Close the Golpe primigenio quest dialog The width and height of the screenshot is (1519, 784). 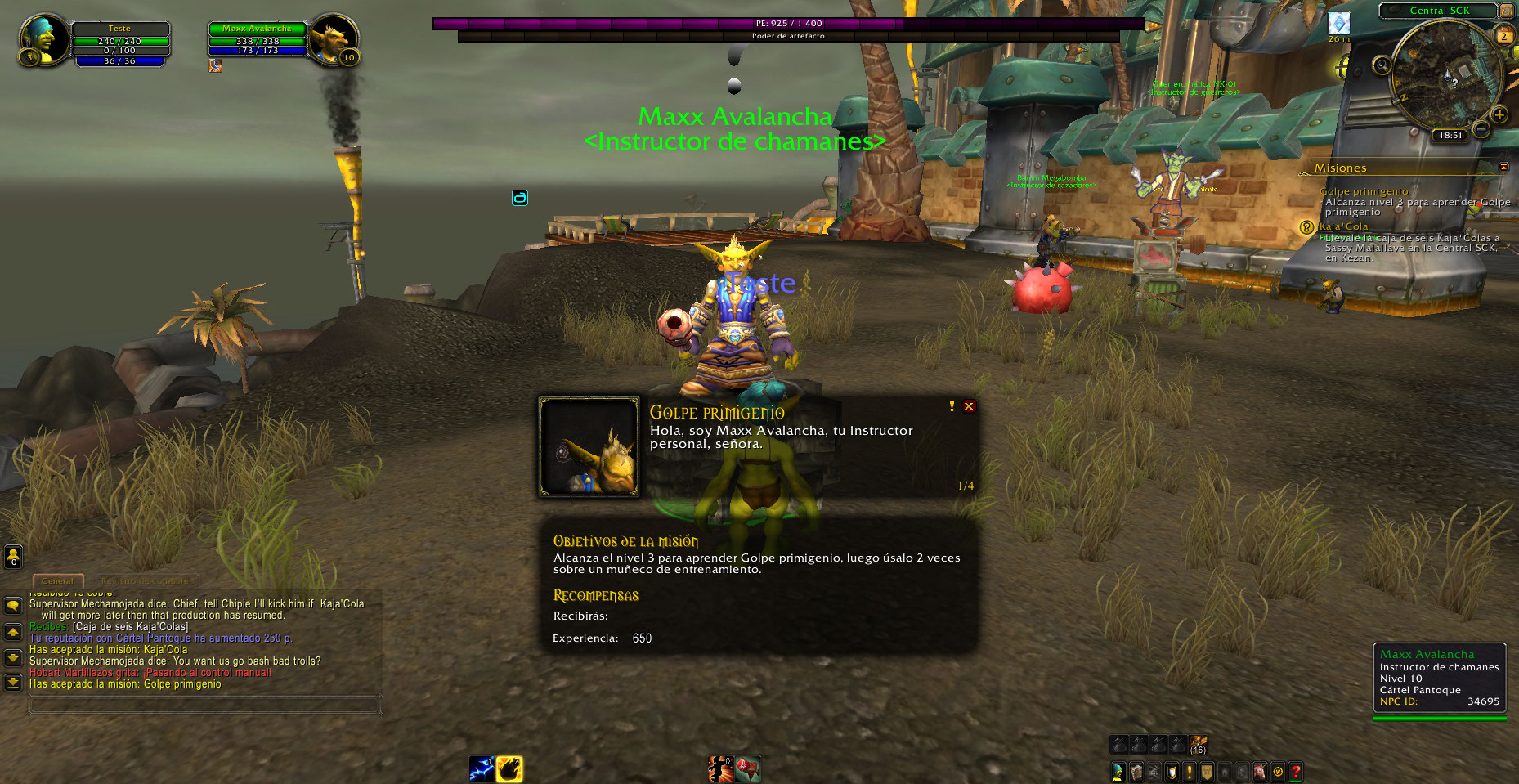tap(969, 406)
